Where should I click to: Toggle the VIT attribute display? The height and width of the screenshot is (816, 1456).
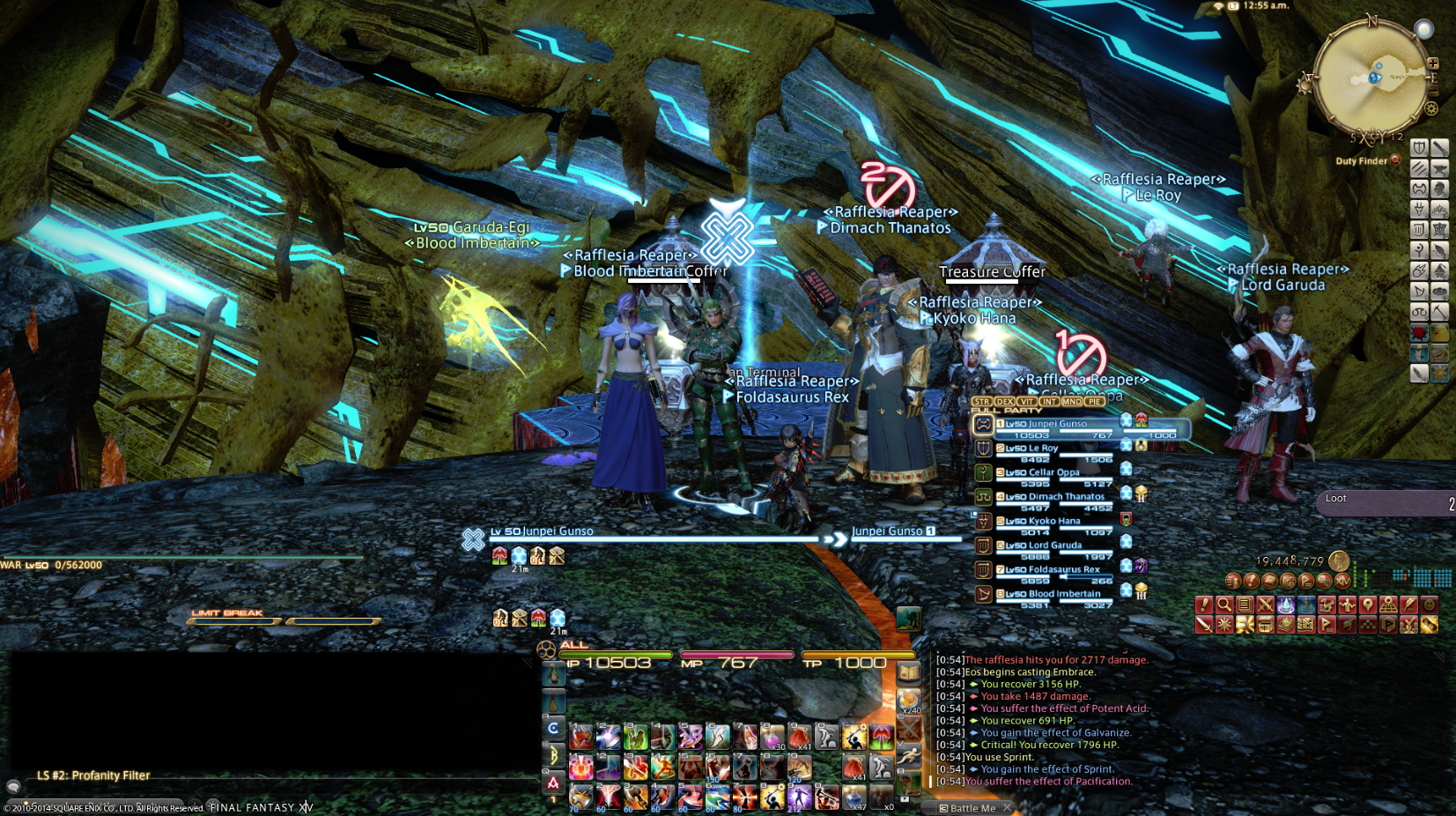(1027, 402)
